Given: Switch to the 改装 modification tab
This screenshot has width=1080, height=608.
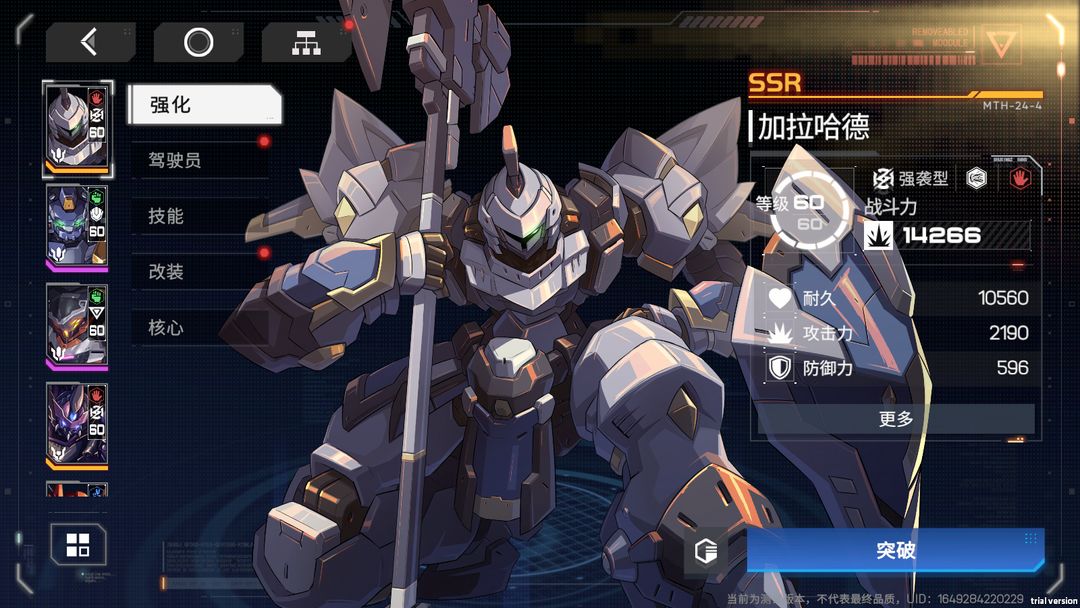Looking at the screenshot, I should (x=200, y=272).
